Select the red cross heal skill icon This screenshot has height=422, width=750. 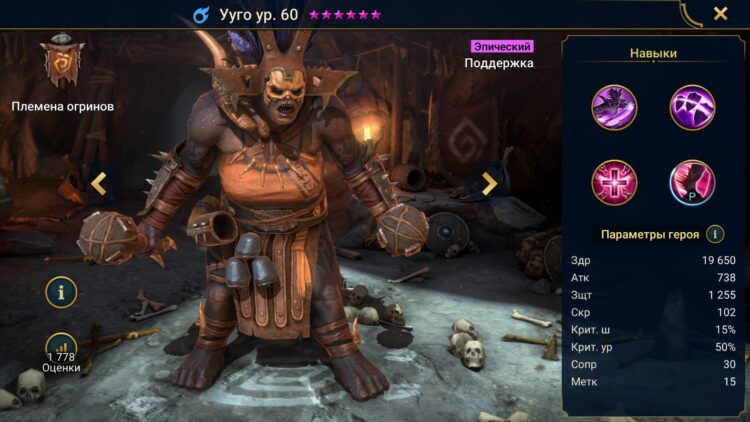[x=613, y=181]
